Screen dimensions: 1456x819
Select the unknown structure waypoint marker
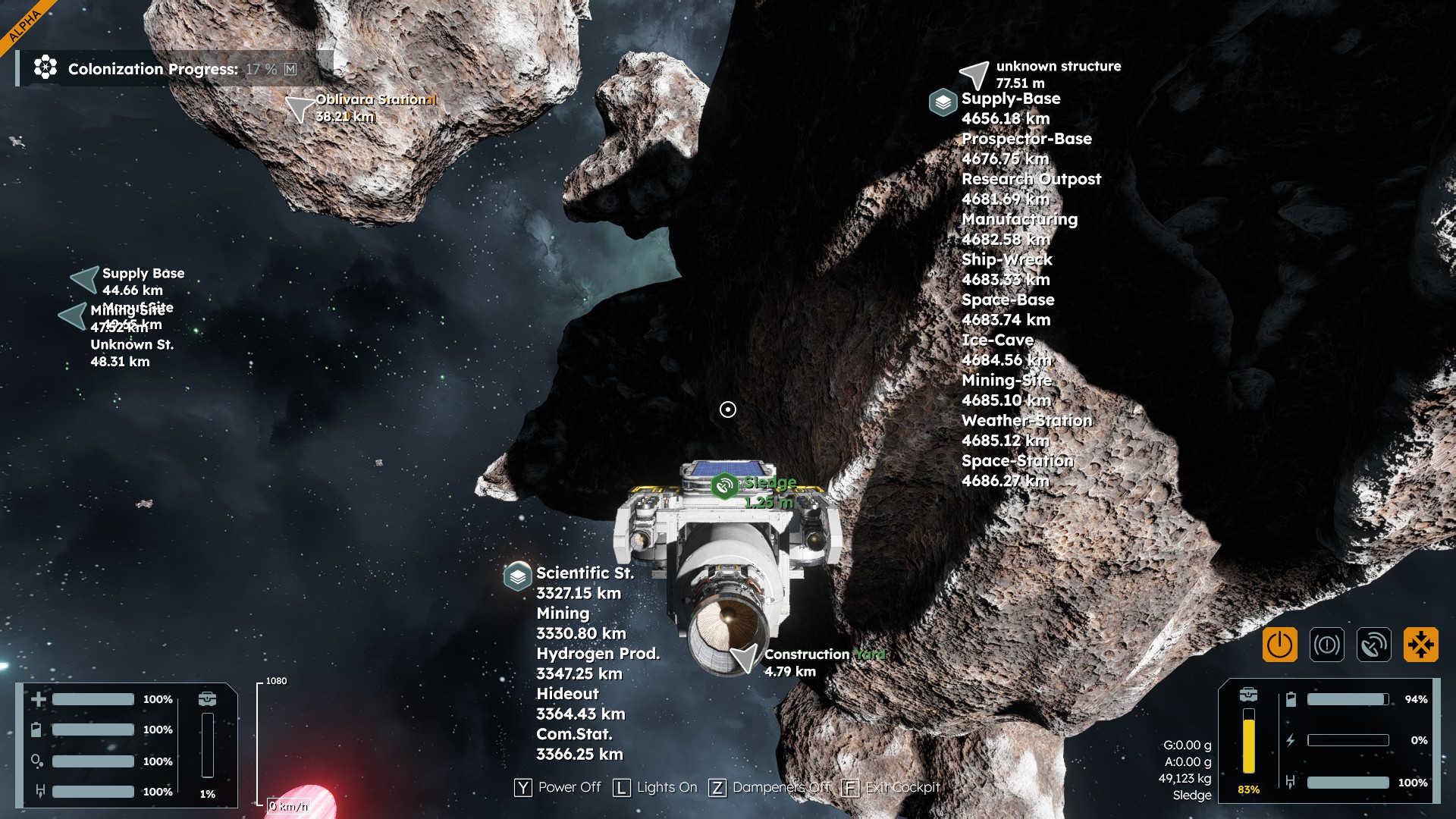[x=974, y=74]
